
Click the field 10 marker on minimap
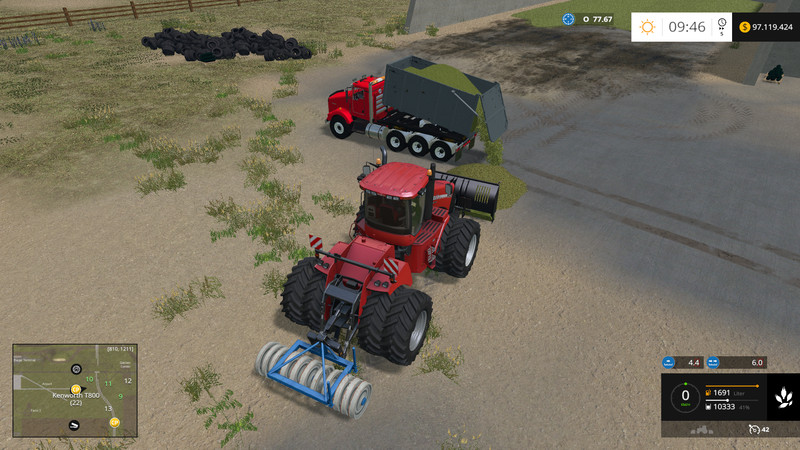[89, 379]
